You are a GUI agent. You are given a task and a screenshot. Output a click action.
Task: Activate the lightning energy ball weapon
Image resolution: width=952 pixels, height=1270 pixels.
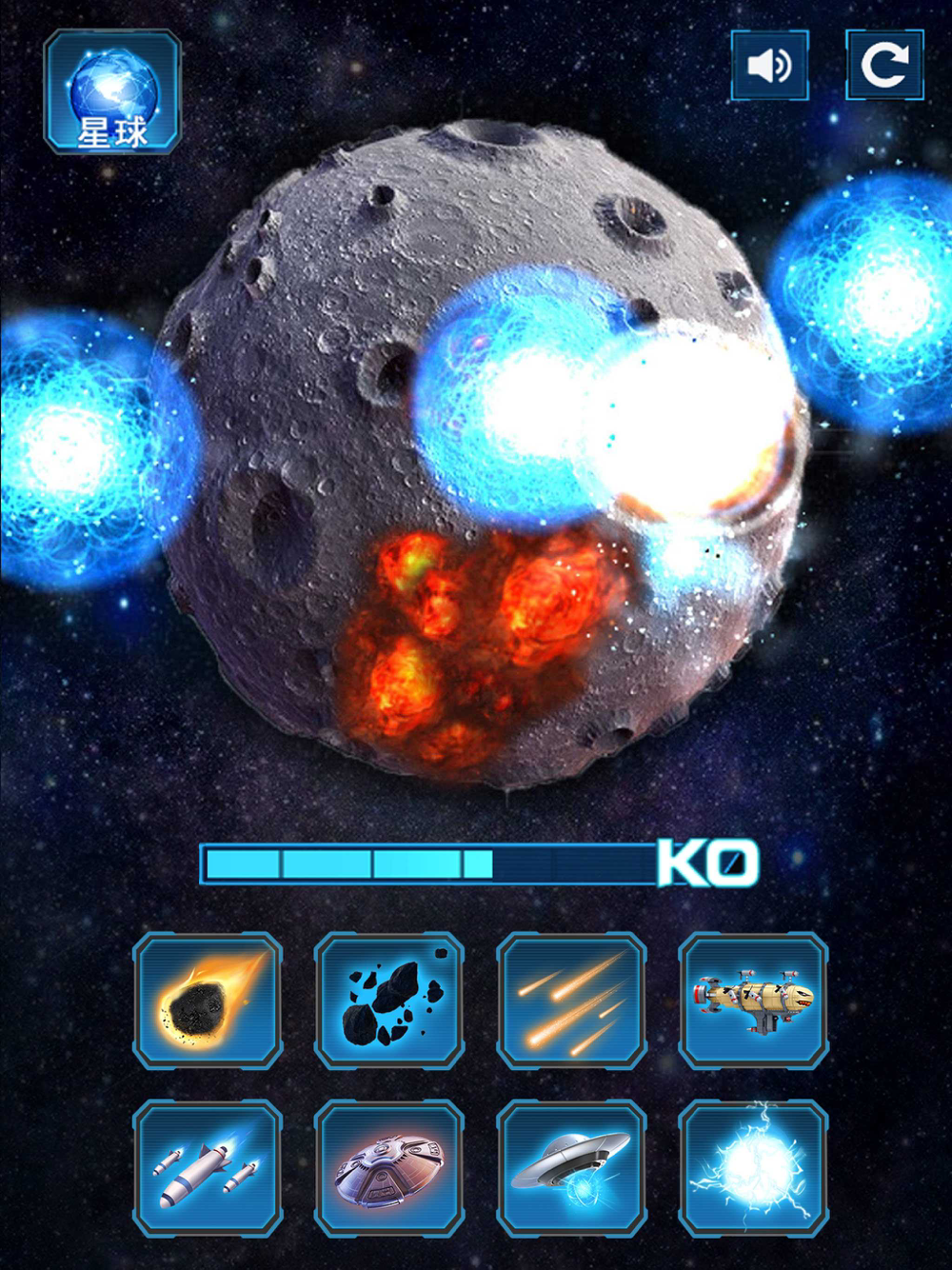pos(753,1168)
